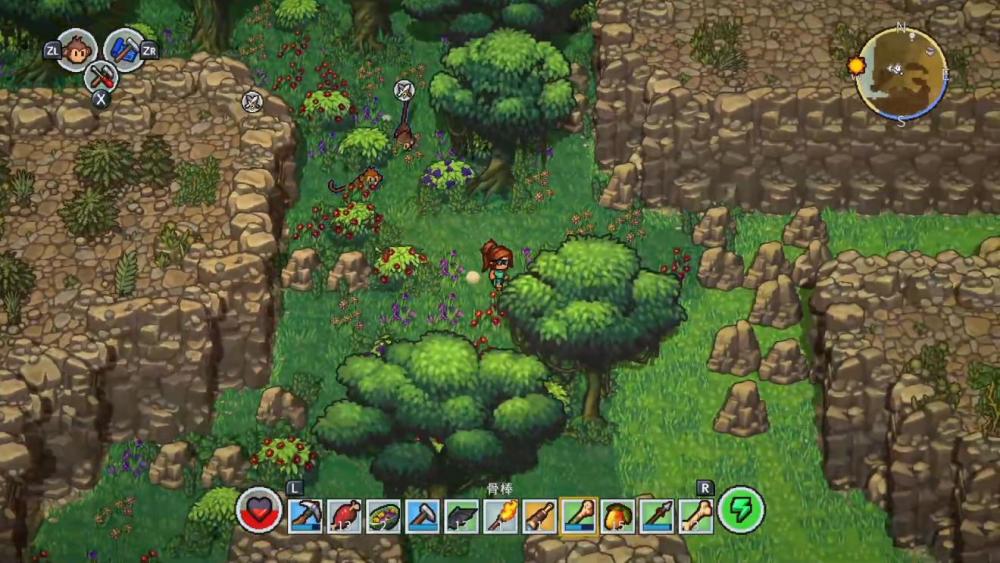Click the green lightning energy icon
The width and height of the screenshot is (1000, 563).
point(741,511)
